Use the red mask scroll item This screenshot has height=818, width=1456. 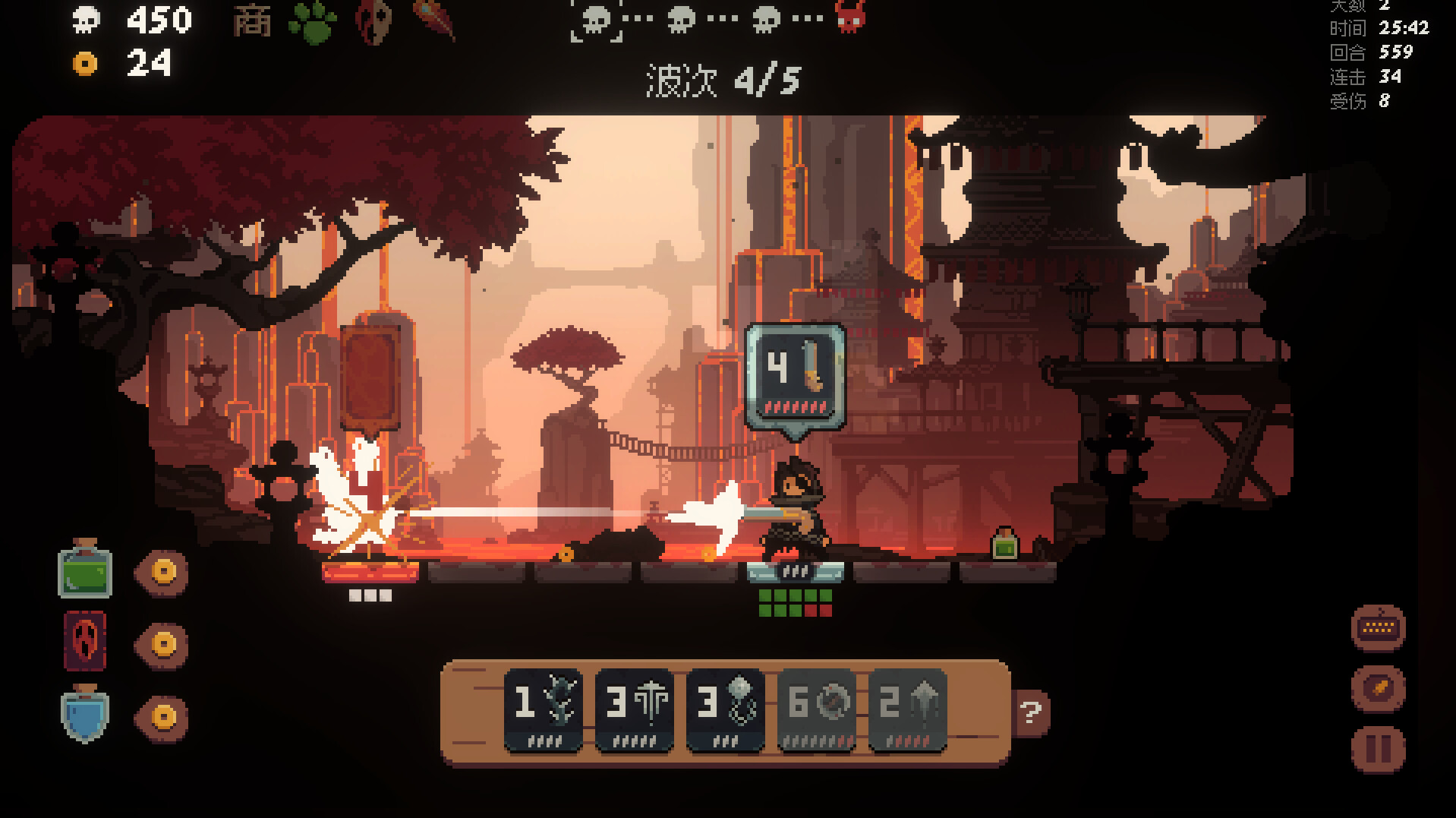[85, 642]
